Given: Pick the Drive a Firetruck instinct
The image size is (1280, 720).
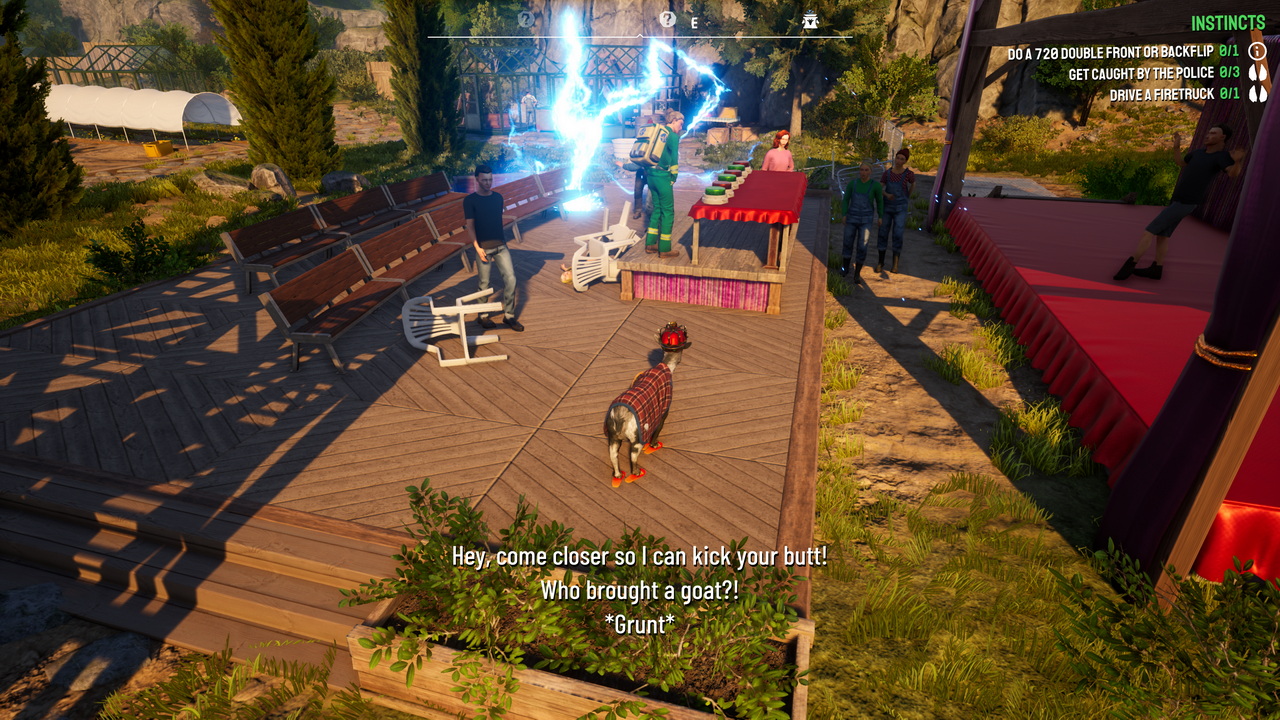Looking at the screenshot, I should (1161, 96).
